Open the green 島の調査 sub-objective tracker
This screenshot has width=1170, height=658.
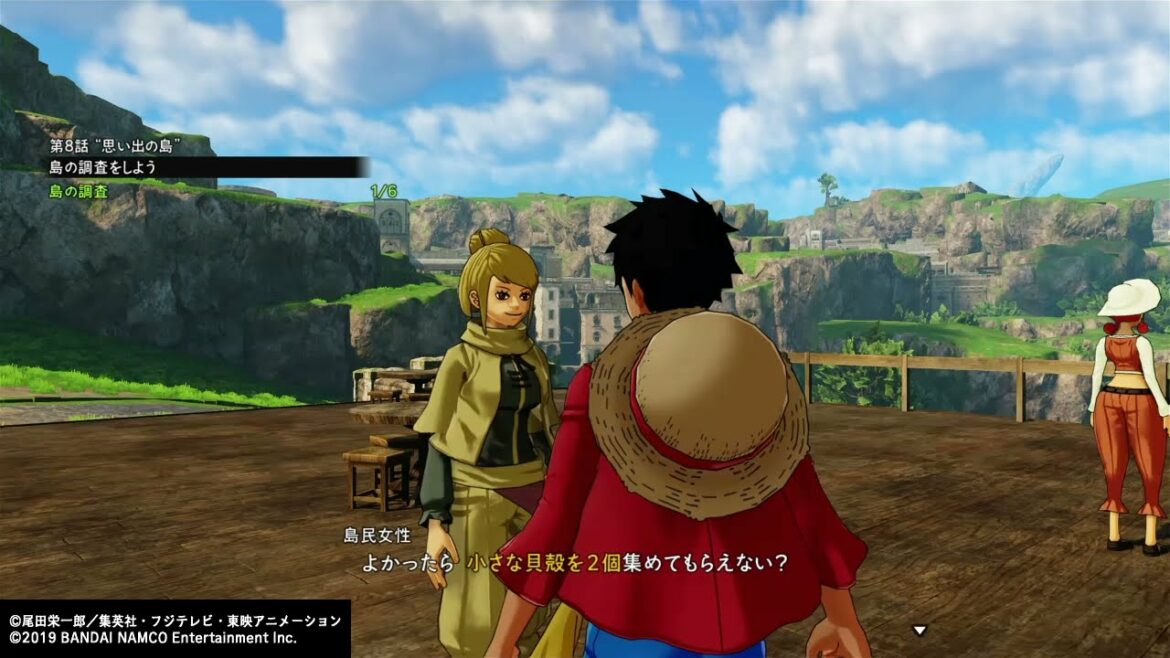[79, 191]
